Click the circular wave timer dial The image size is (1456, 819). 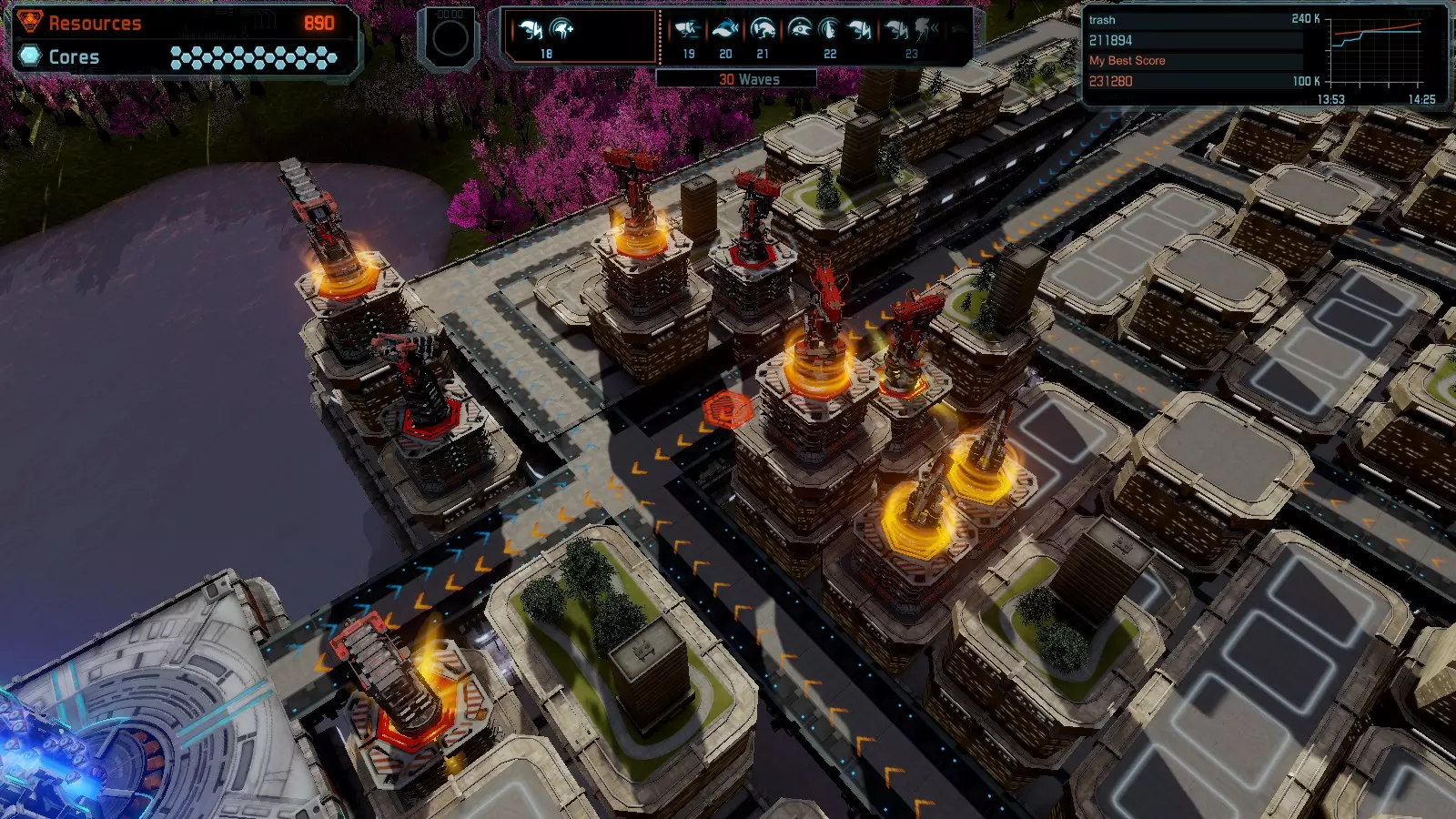coord(450,39)
